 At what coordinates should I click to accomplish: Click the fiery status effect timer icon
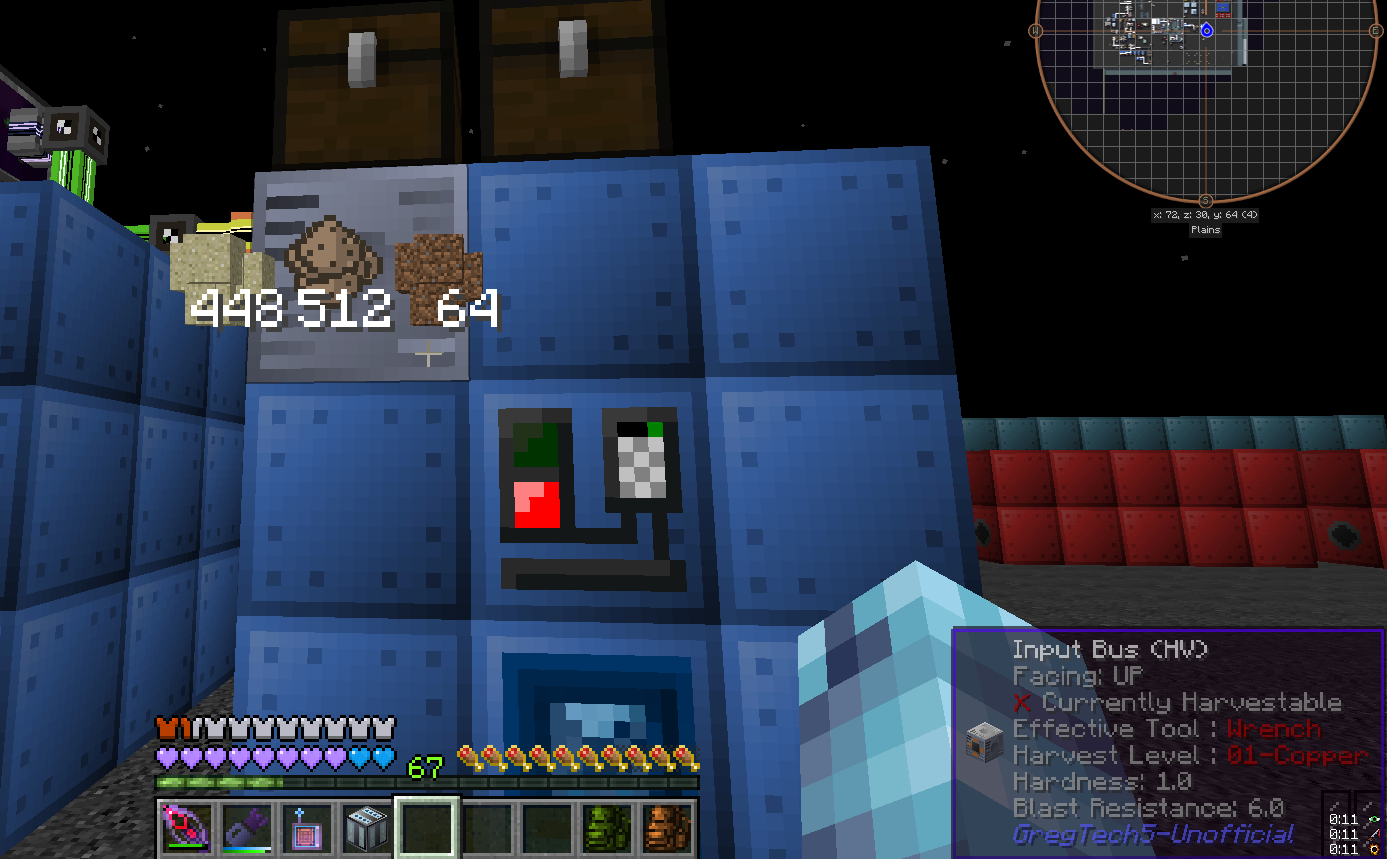(1374, 849)
